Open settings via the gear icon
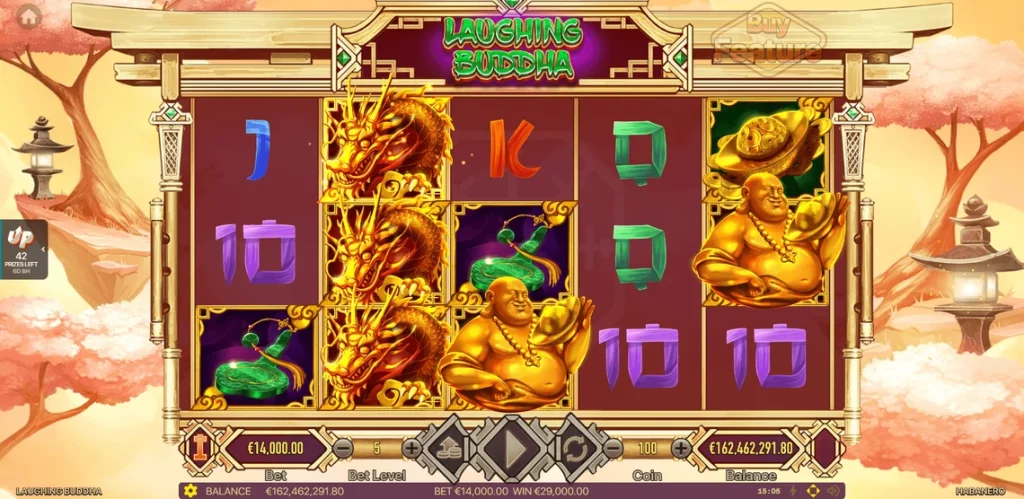1024x499 pixels. pos(190,491)
